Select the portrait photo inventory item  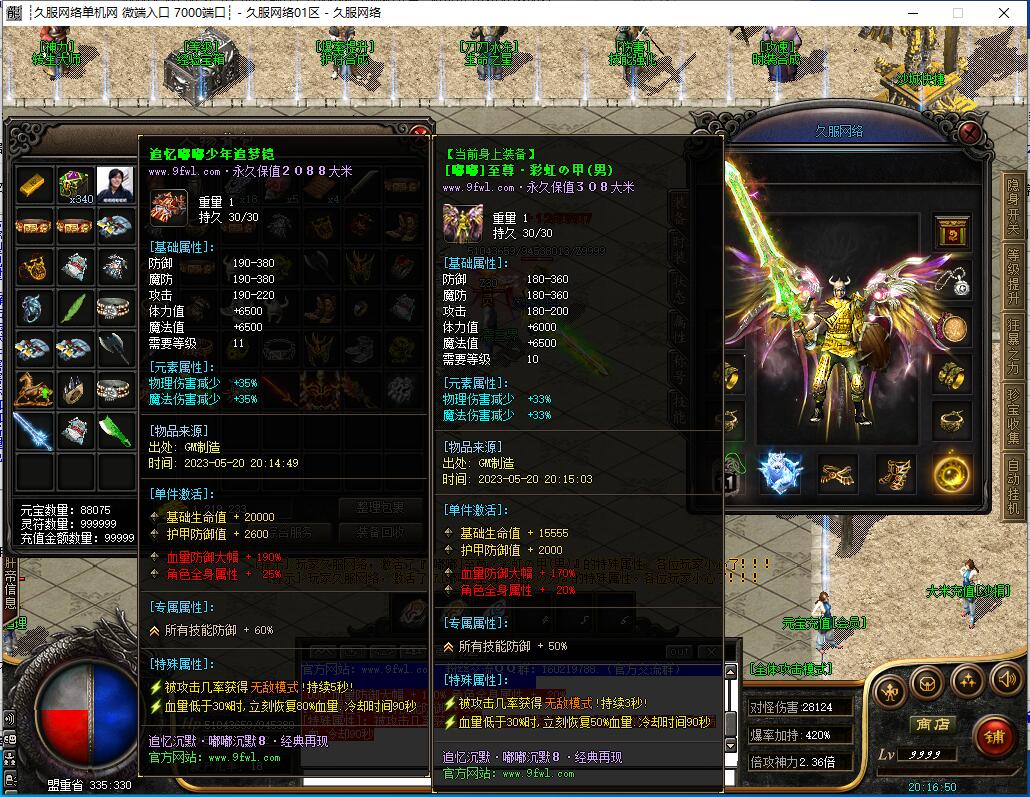point(114,186)
